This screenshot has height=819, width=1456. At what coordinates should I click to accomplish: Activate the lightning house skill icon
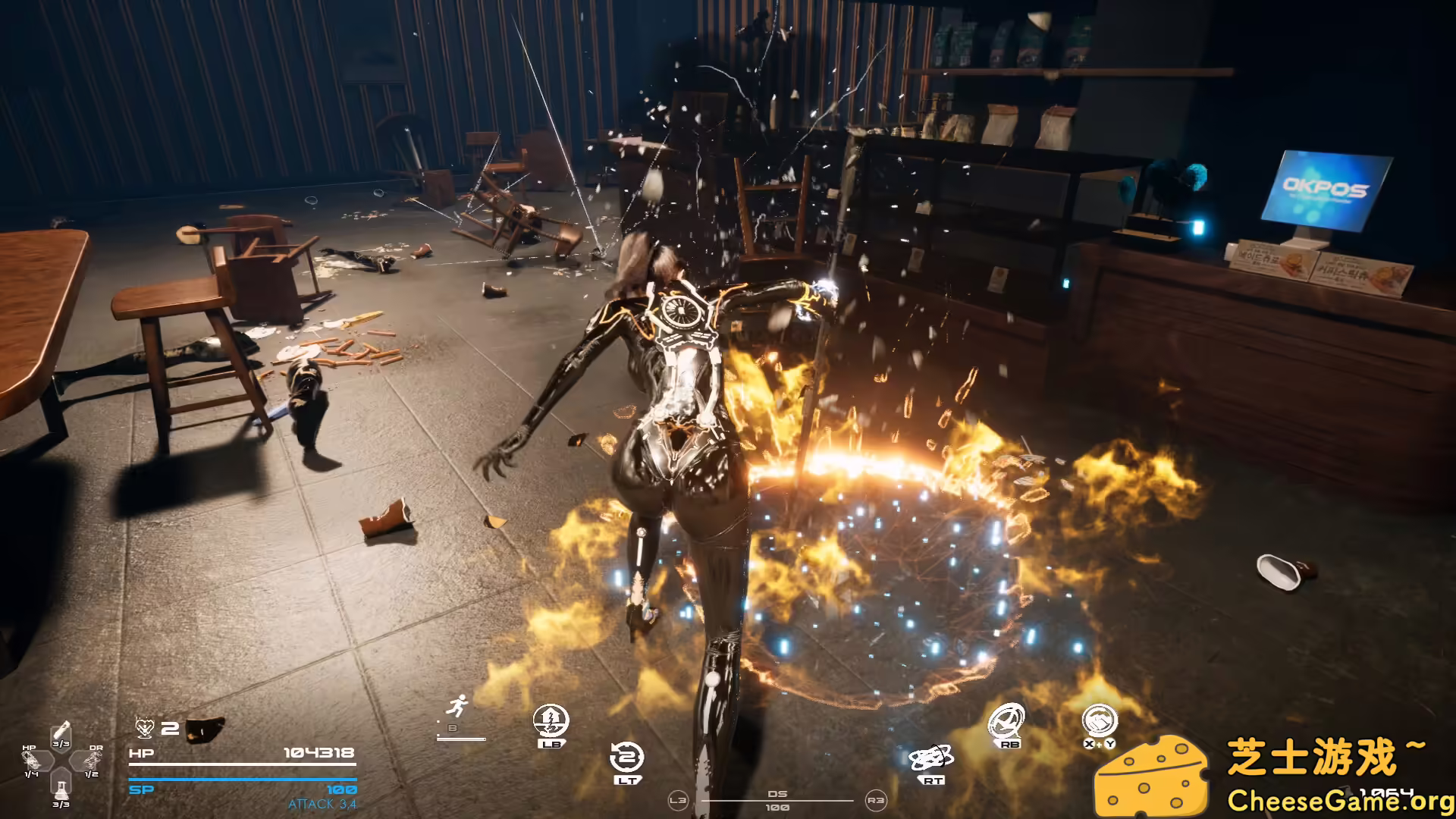click(551, 720)
